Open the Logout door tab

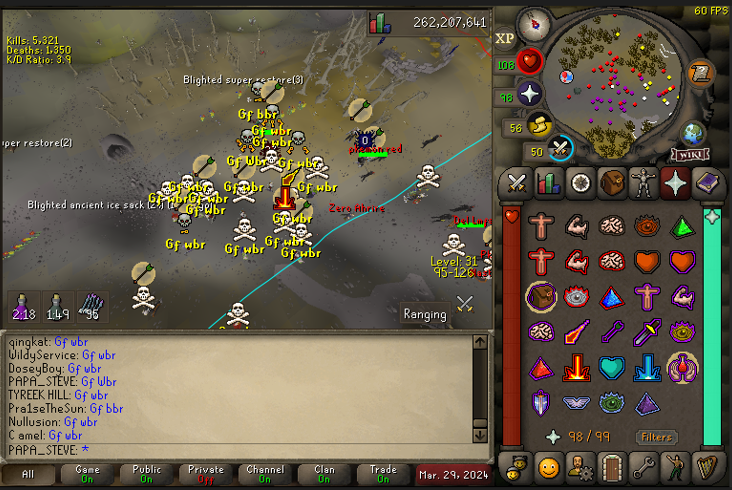[612, 466]
